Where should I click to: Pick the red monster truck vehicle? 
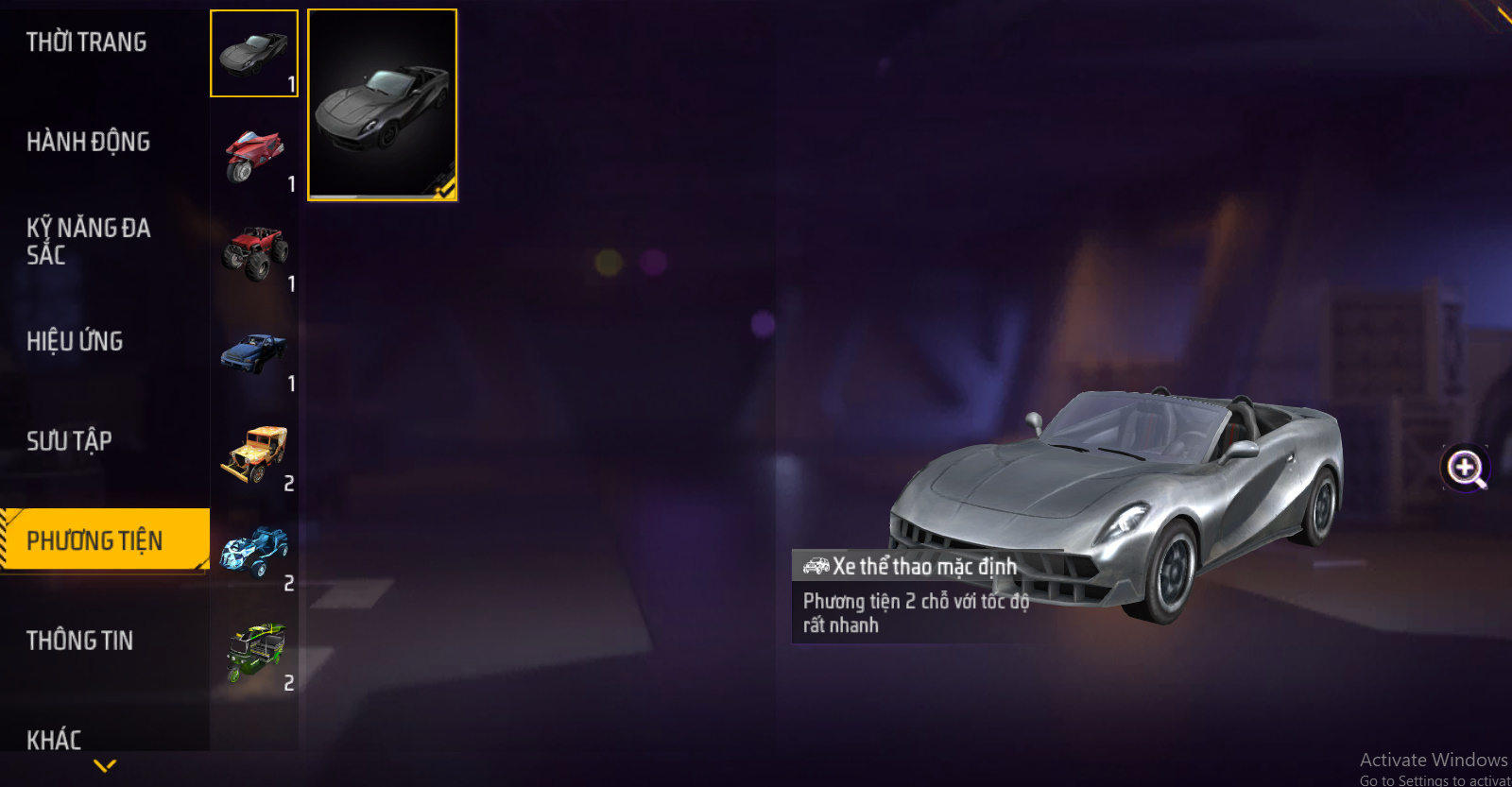click(x=253, y=253)
